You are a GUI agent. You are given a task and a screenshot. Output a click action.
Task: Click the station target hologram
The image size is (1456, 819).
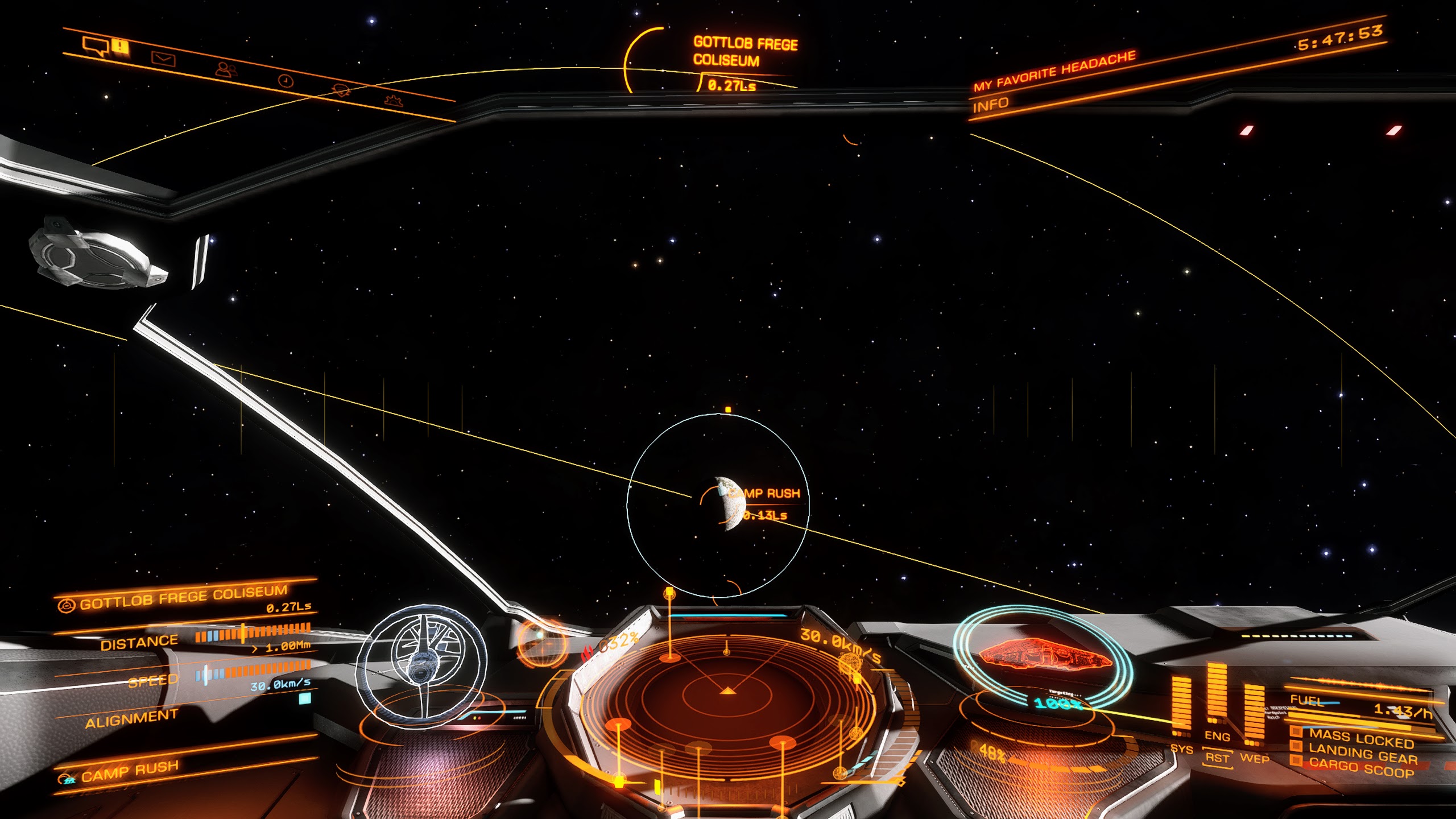(x=421, y=664)
